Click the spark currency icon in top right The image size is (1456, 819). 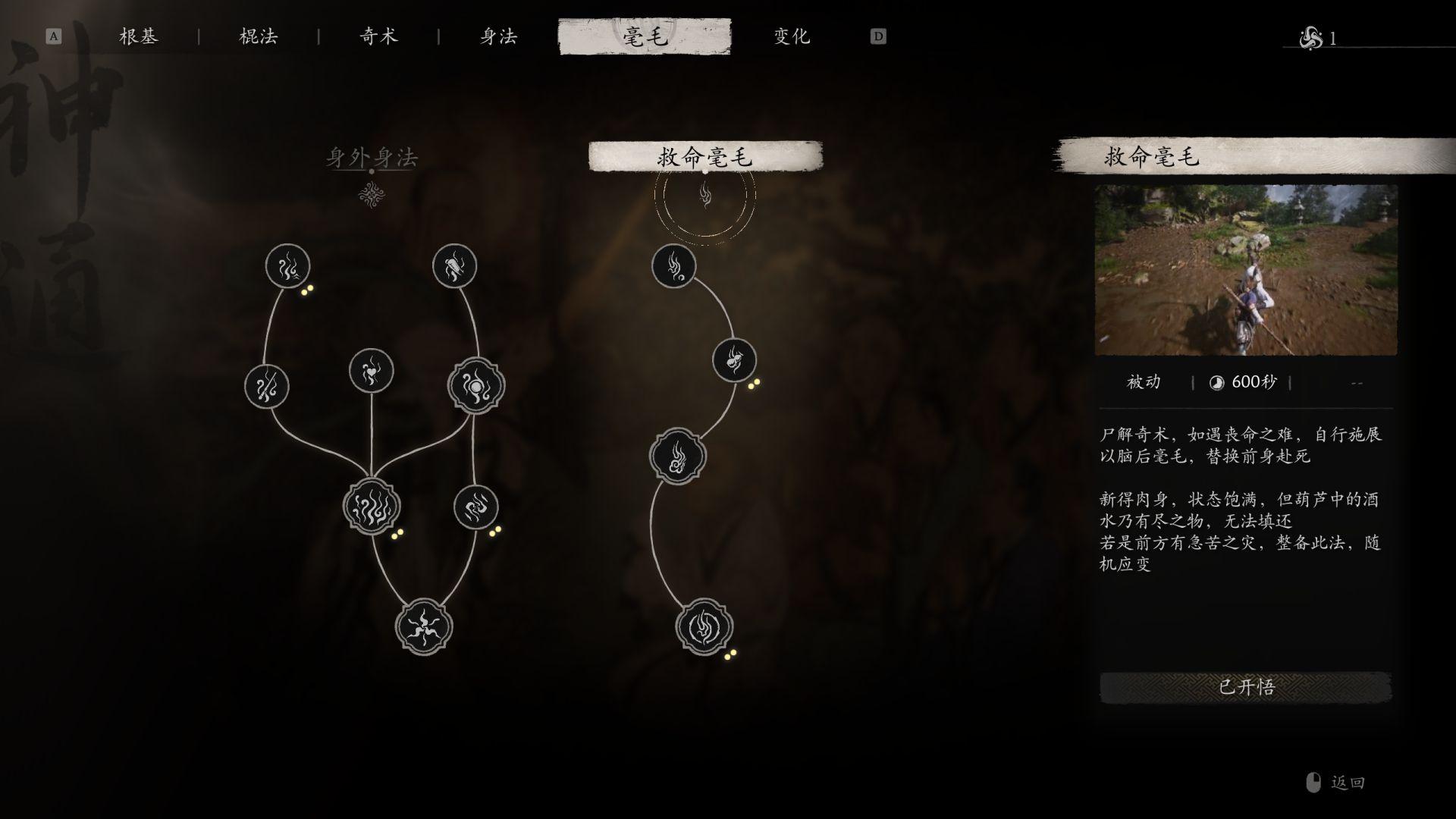coord(1307,36)
